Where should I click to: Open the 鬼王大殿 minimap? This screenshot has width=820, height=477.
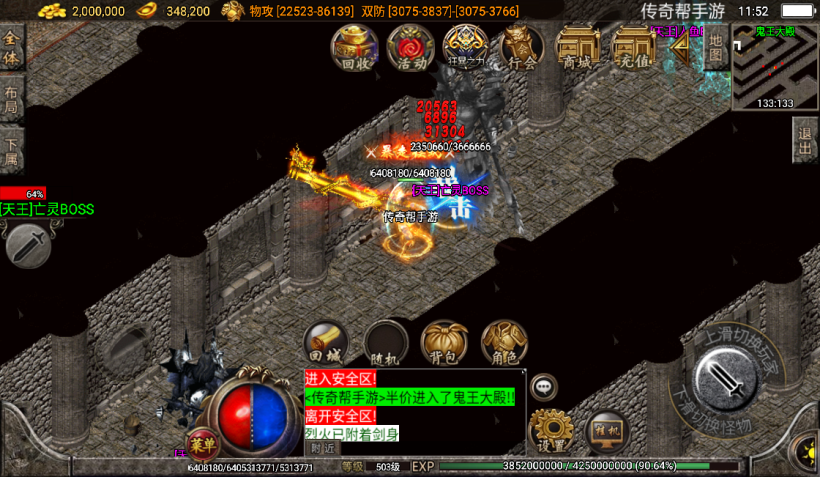(775, 67)
